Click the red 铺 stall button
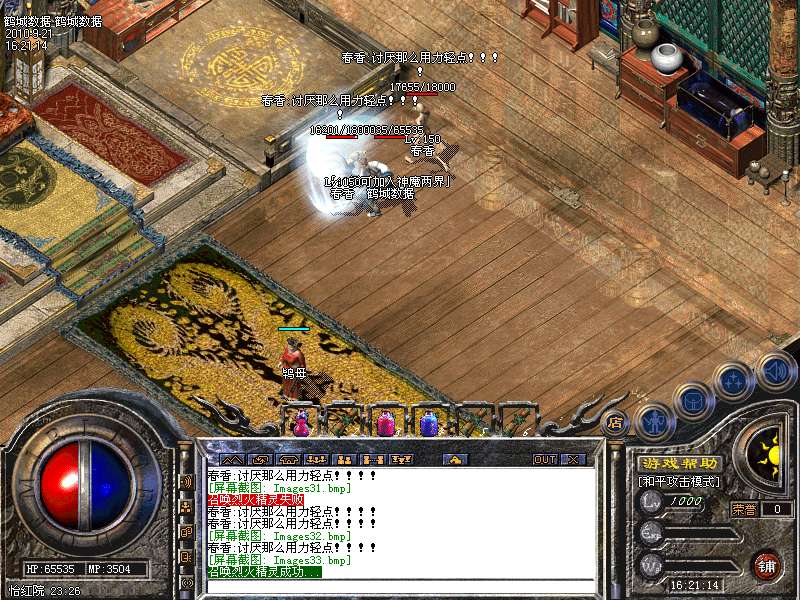800x600 pixels. tap(767, 564)
